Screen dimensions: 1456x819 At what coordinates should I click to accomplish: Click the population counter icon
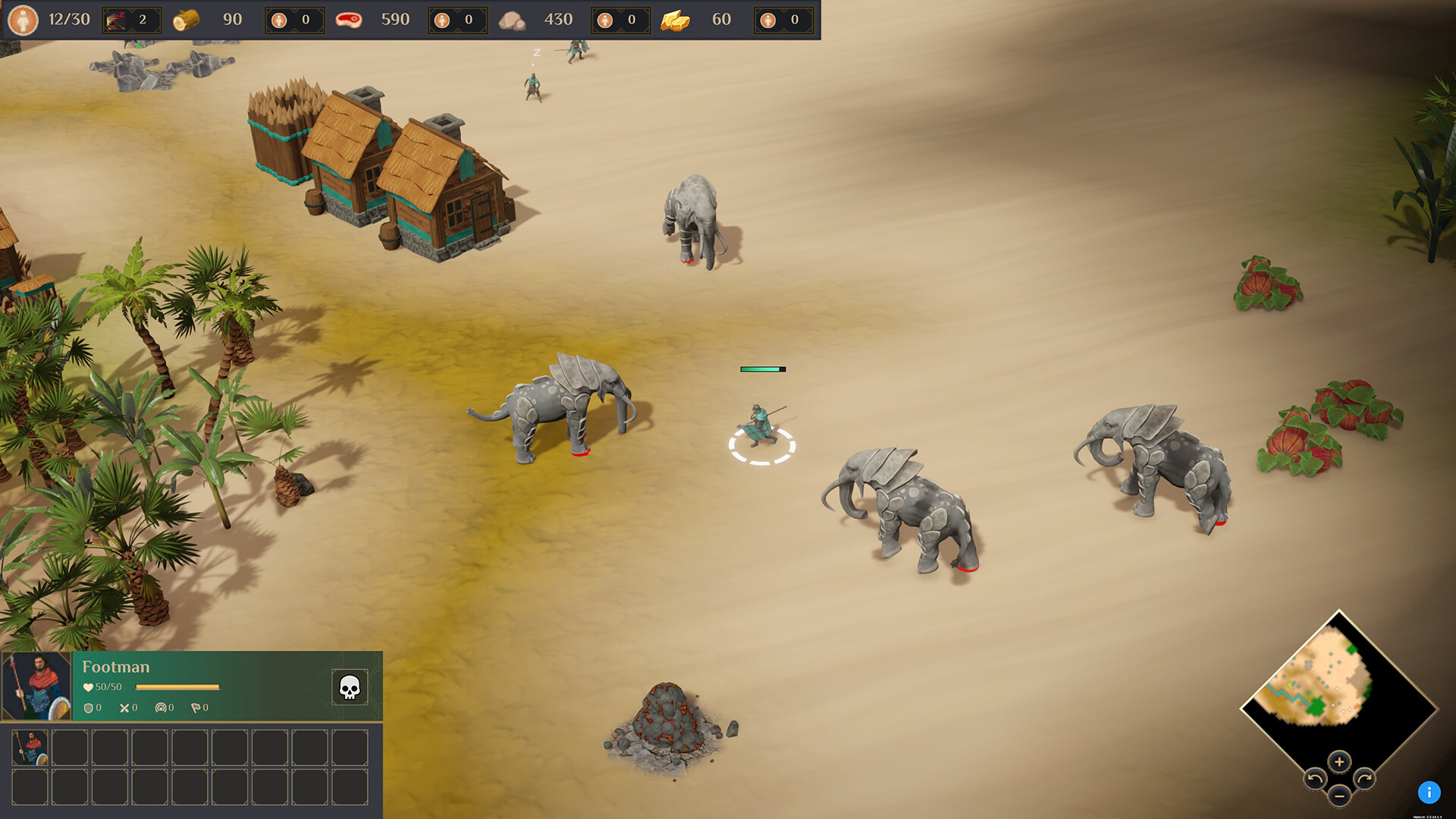click(23, 19)
